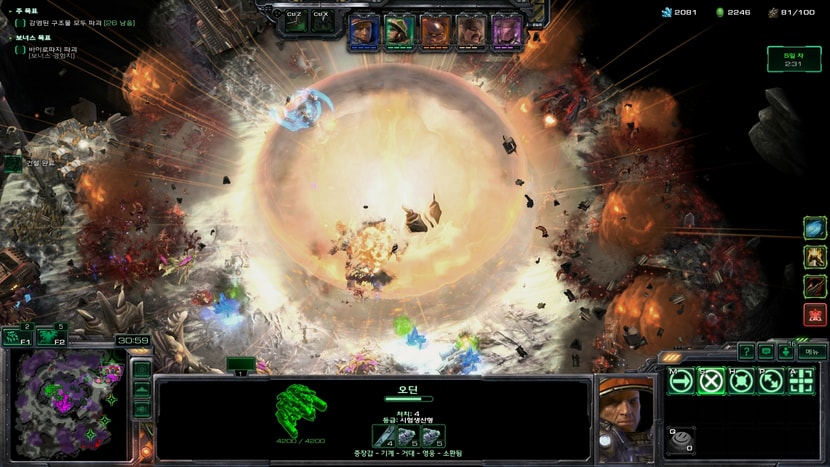Select the Patrol command
The width and height of the screenshot is (830, 467).
pos(771,381)
